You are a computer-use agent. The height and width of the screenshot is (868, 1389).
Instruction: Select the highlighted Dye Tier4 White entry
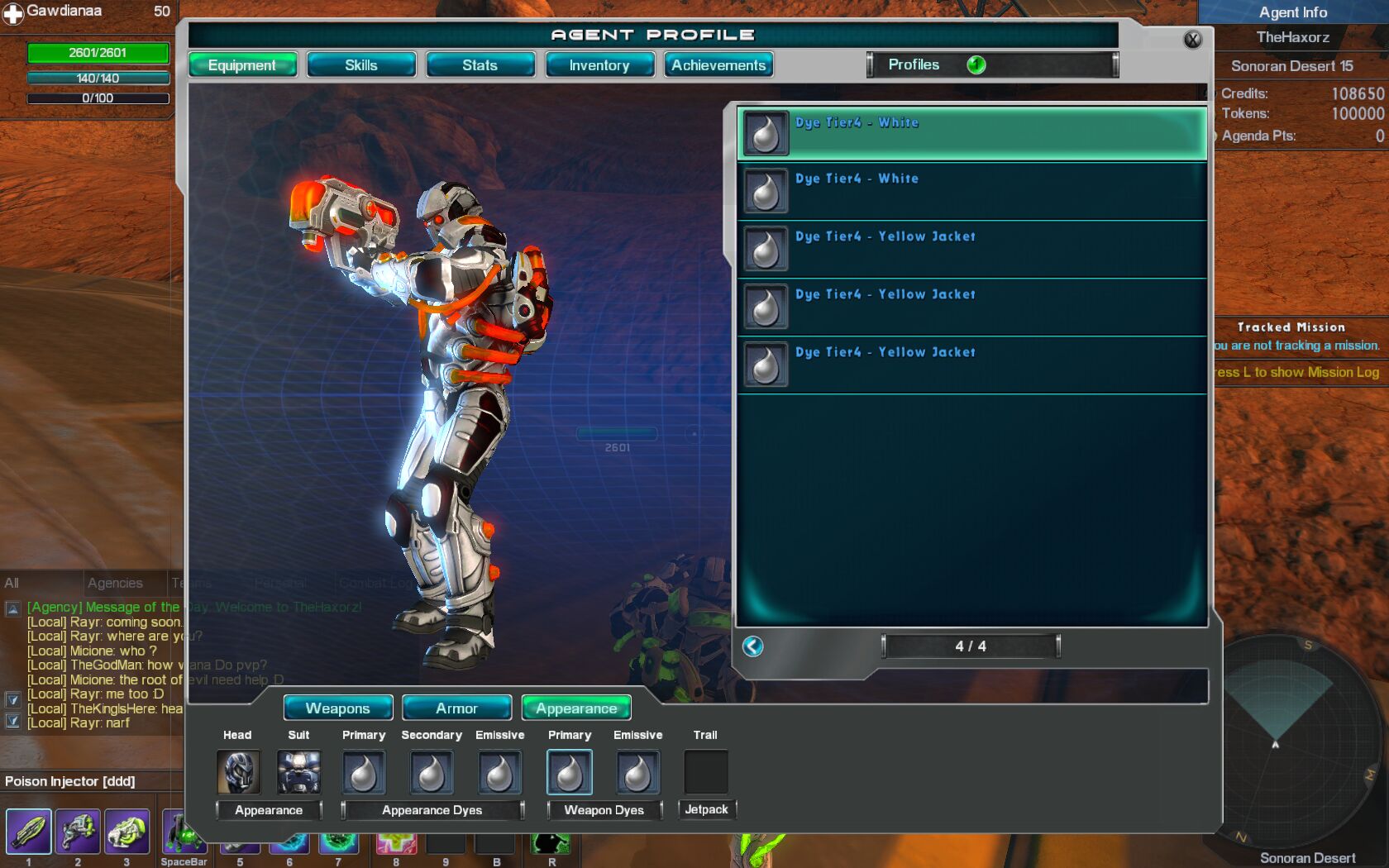point(971,133)
